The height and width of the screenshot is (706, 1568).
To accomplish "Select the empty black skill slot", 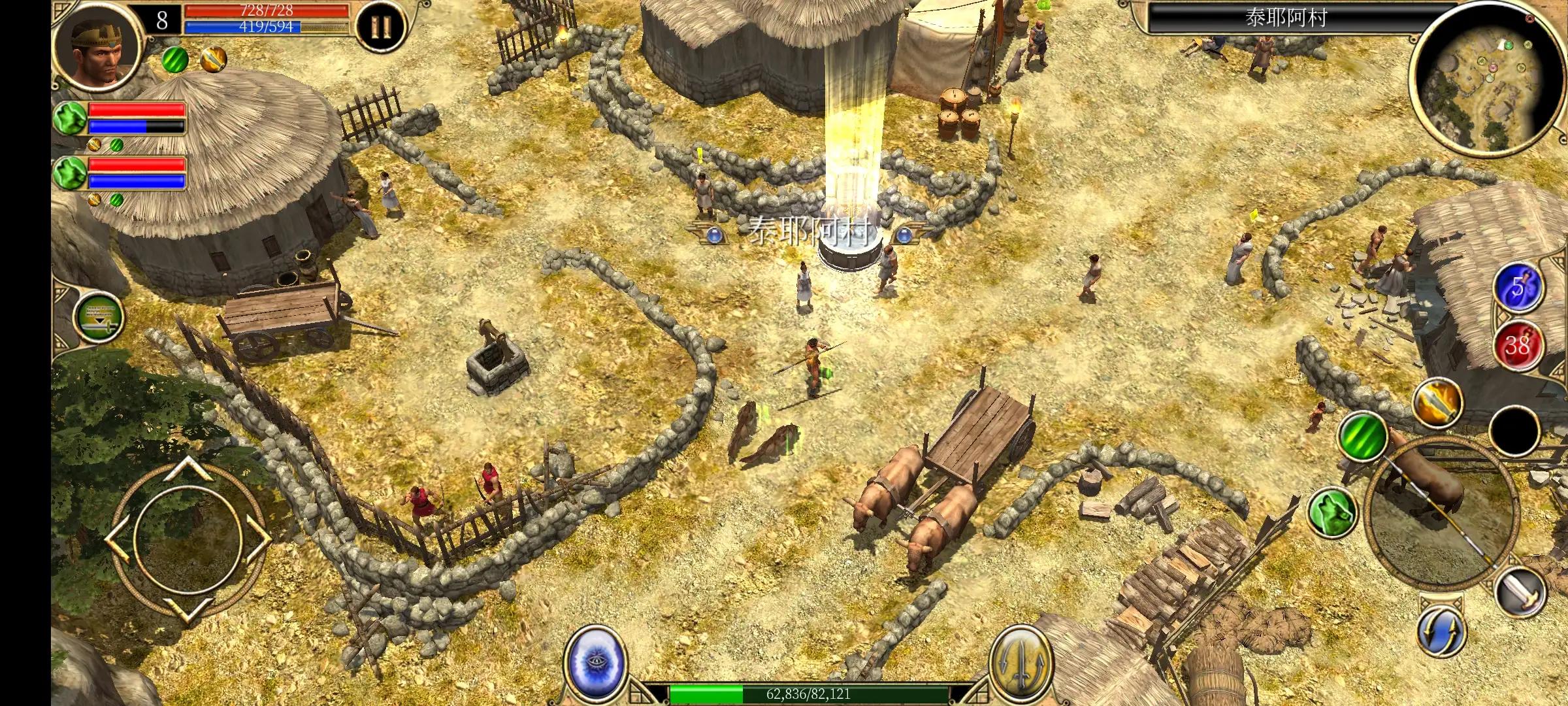I will click(x=1516, y=431).
